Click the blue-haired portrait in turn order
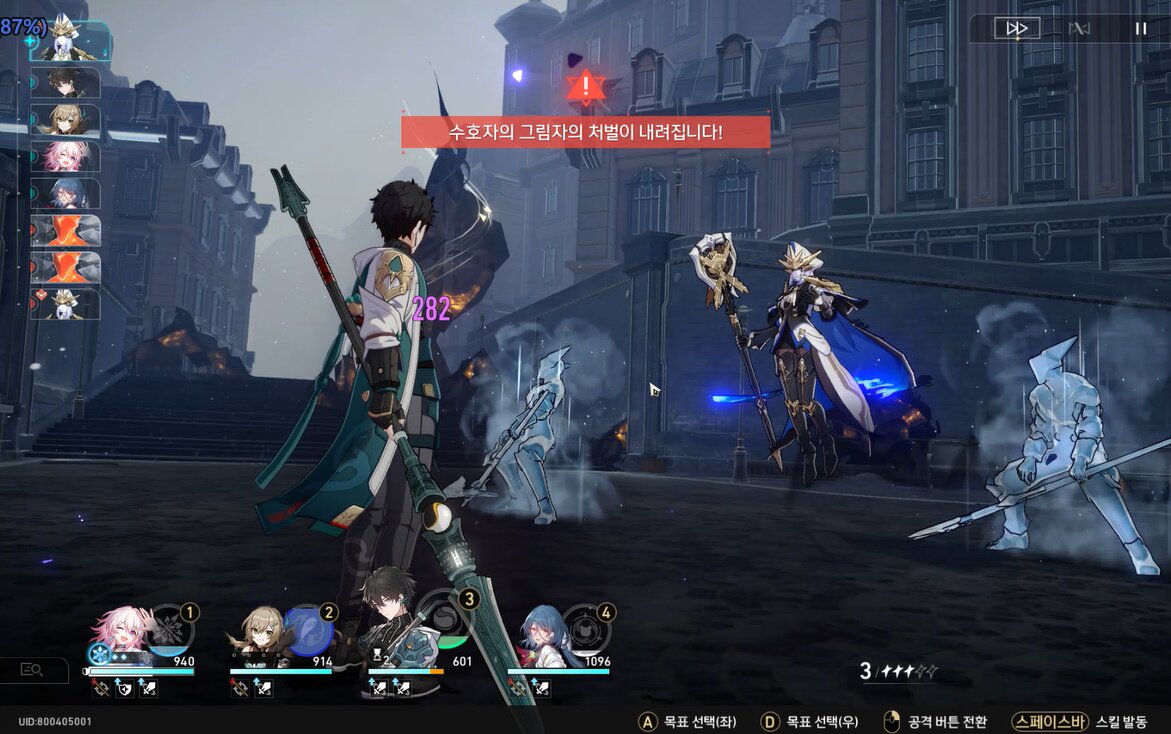The height and width of the screenshot is (734, 1171). pos(68,193)
